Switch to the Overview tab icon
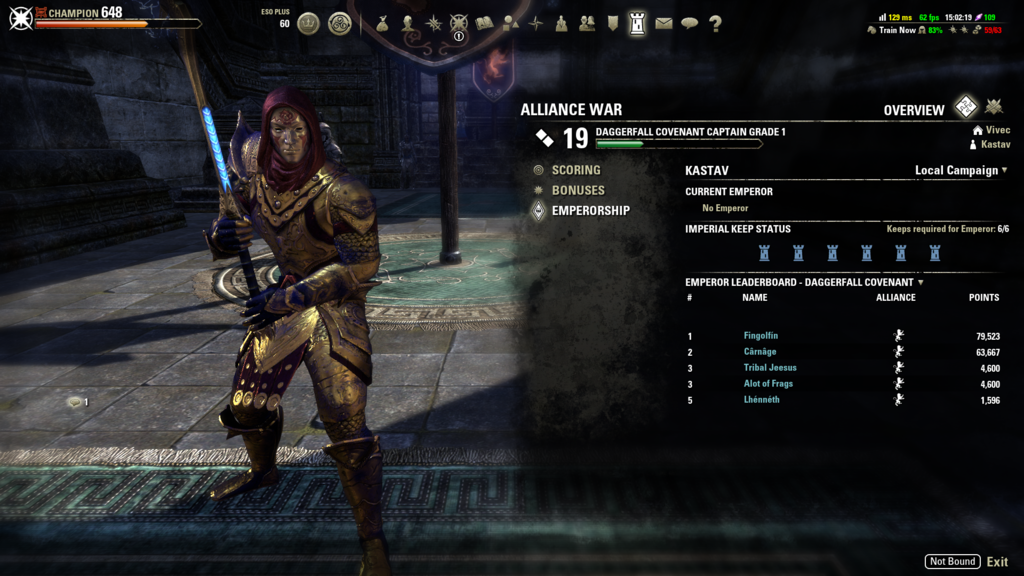The height and width of the screenshot is (576, 1024). coord(965,107)
